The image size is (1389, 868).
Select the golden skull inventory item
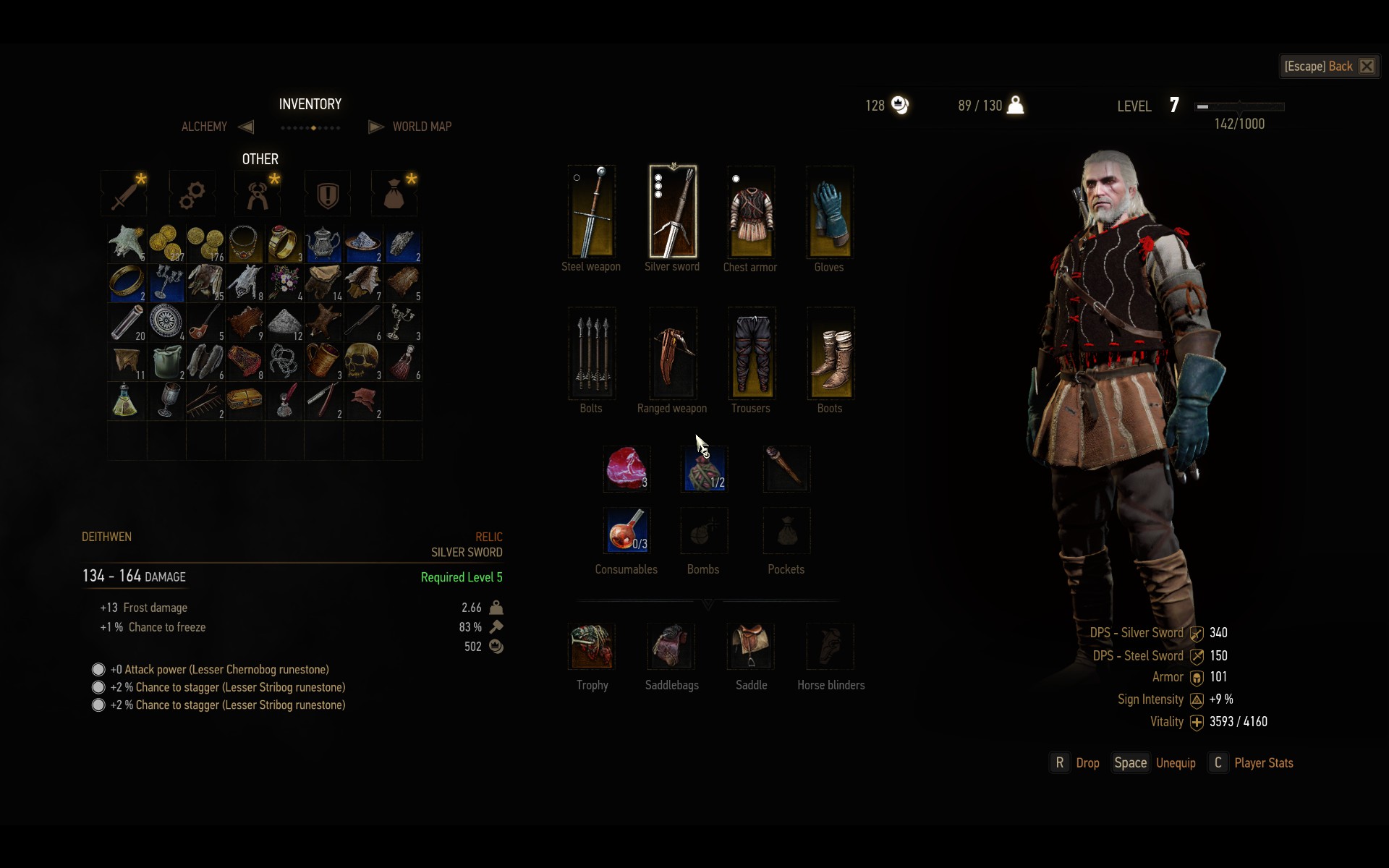(362, 361)
